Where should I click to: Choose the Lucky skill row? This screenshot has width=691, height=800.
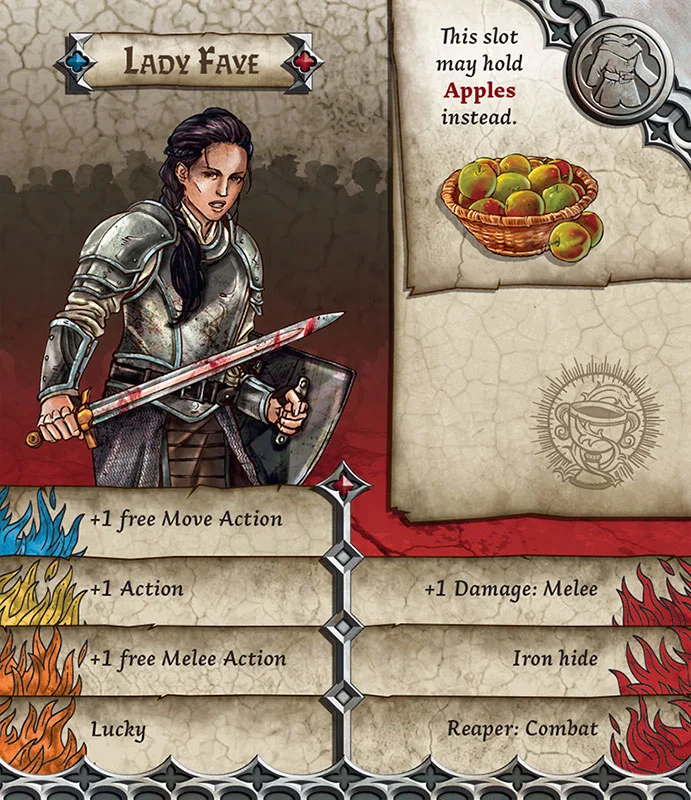click(x=118, y=729)
